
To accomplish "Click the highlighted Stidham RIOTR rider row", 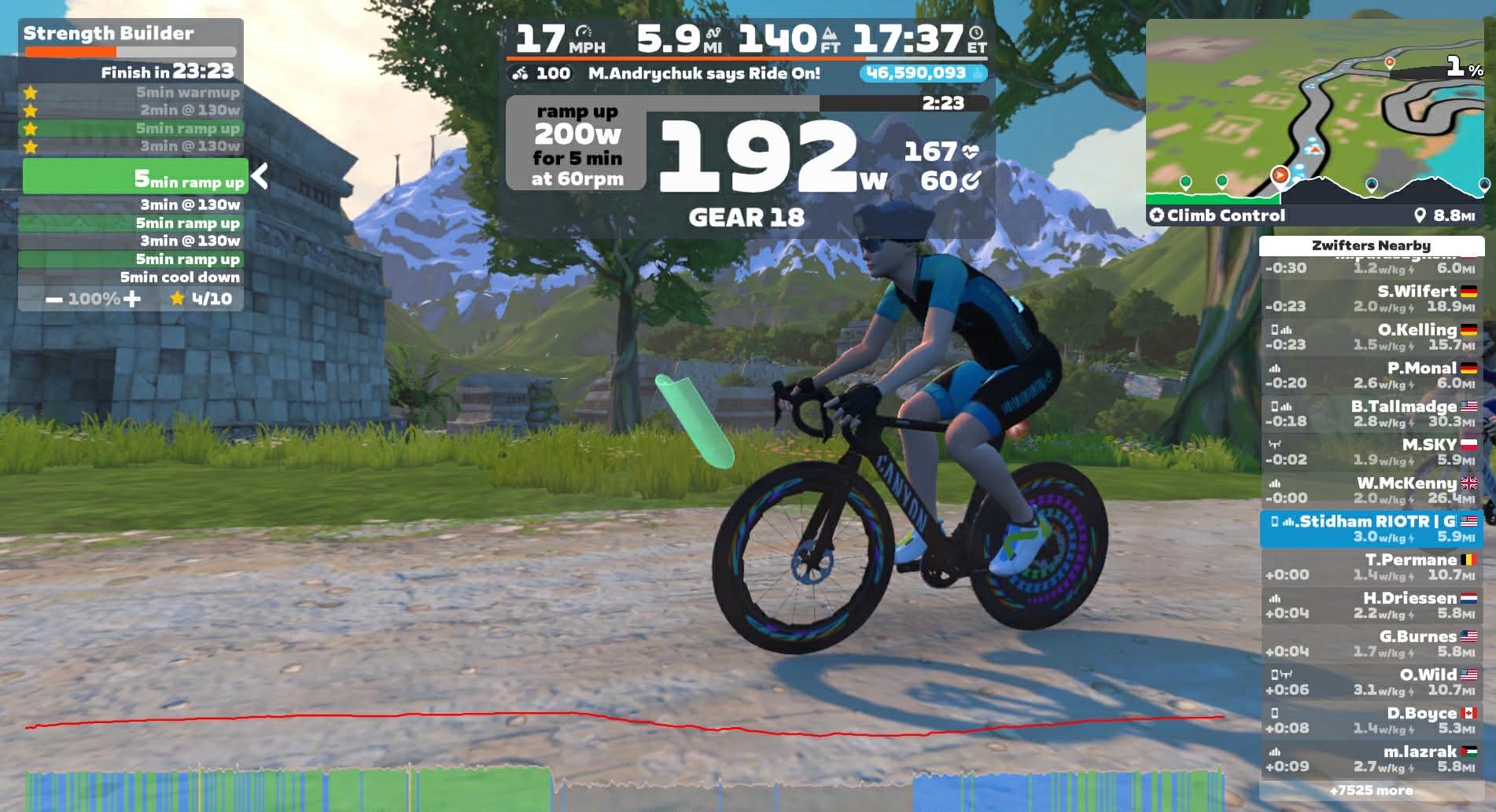I will point(1372,528).
